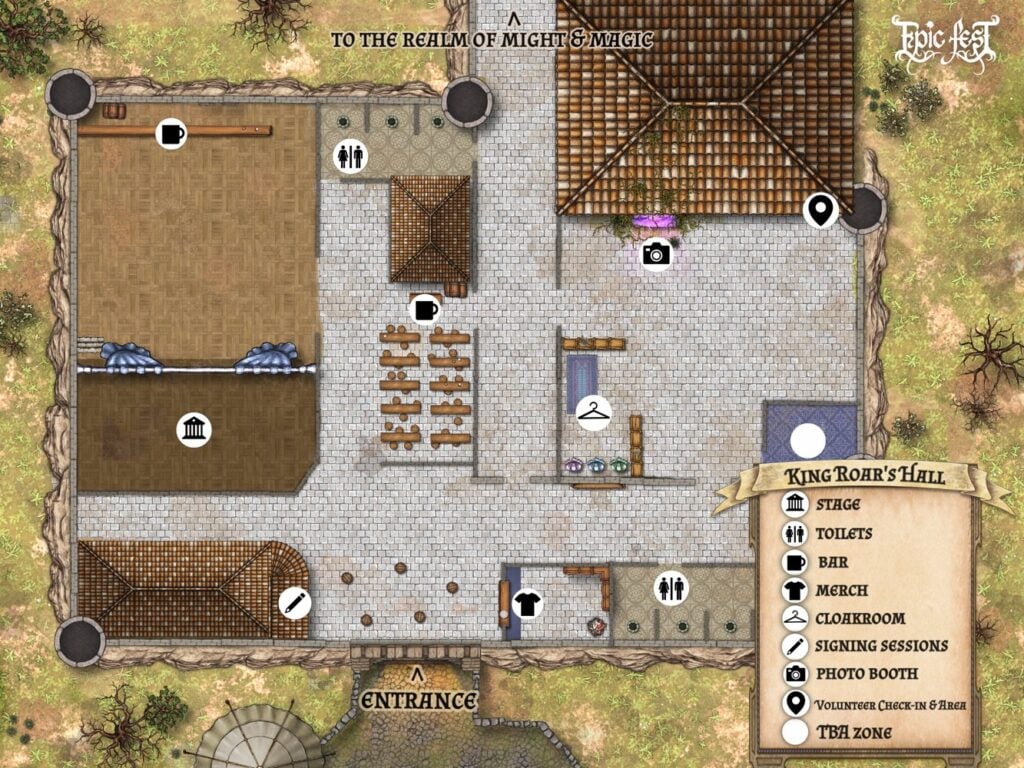Image resolution: width=1024 pixels, height=768 pixels.
Task: Click the Signing Sessions legend entry
Action: coord(880,646)
